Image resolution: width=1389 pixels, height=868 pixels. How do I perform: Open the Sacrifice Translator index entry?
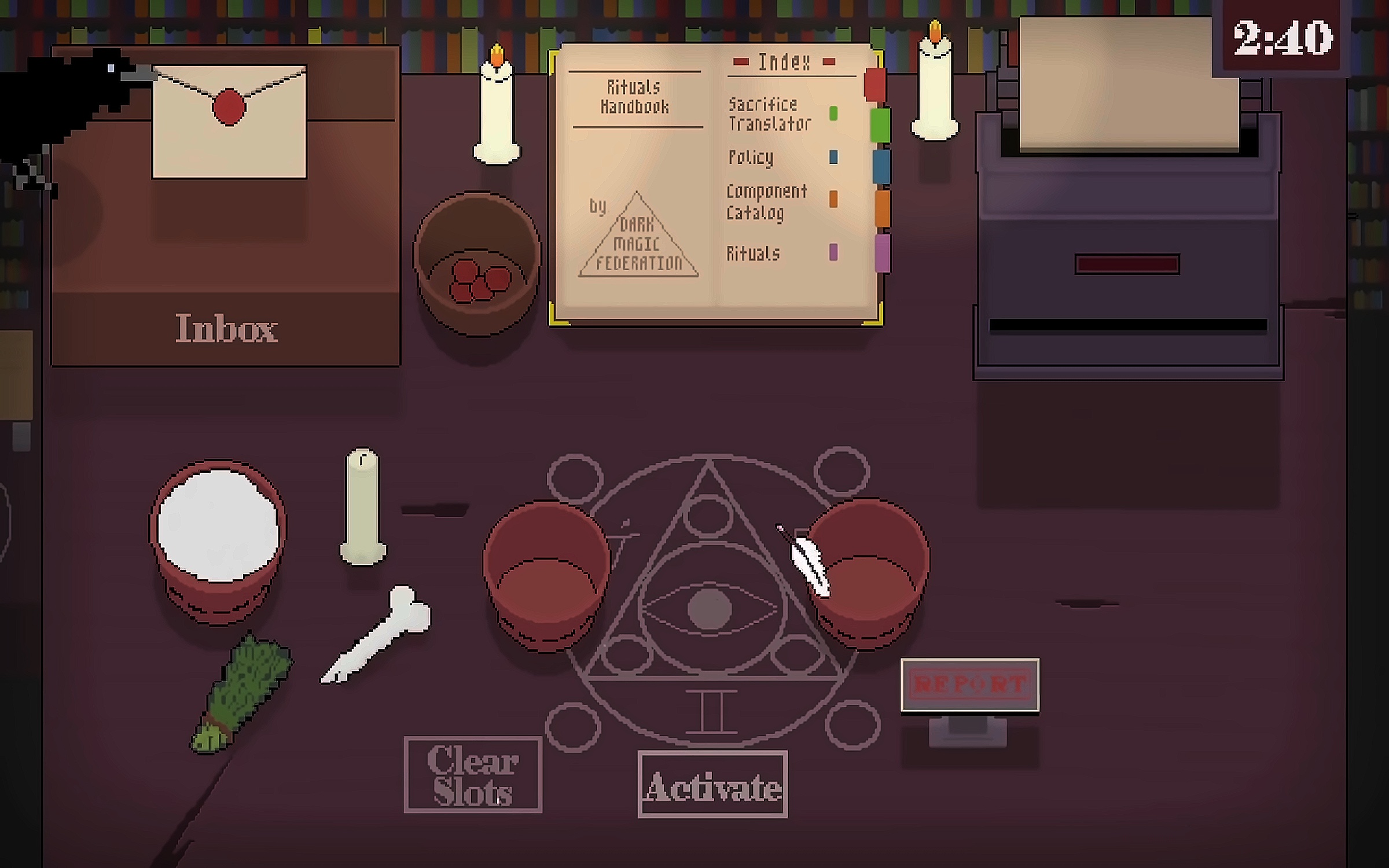click(770, 114)
